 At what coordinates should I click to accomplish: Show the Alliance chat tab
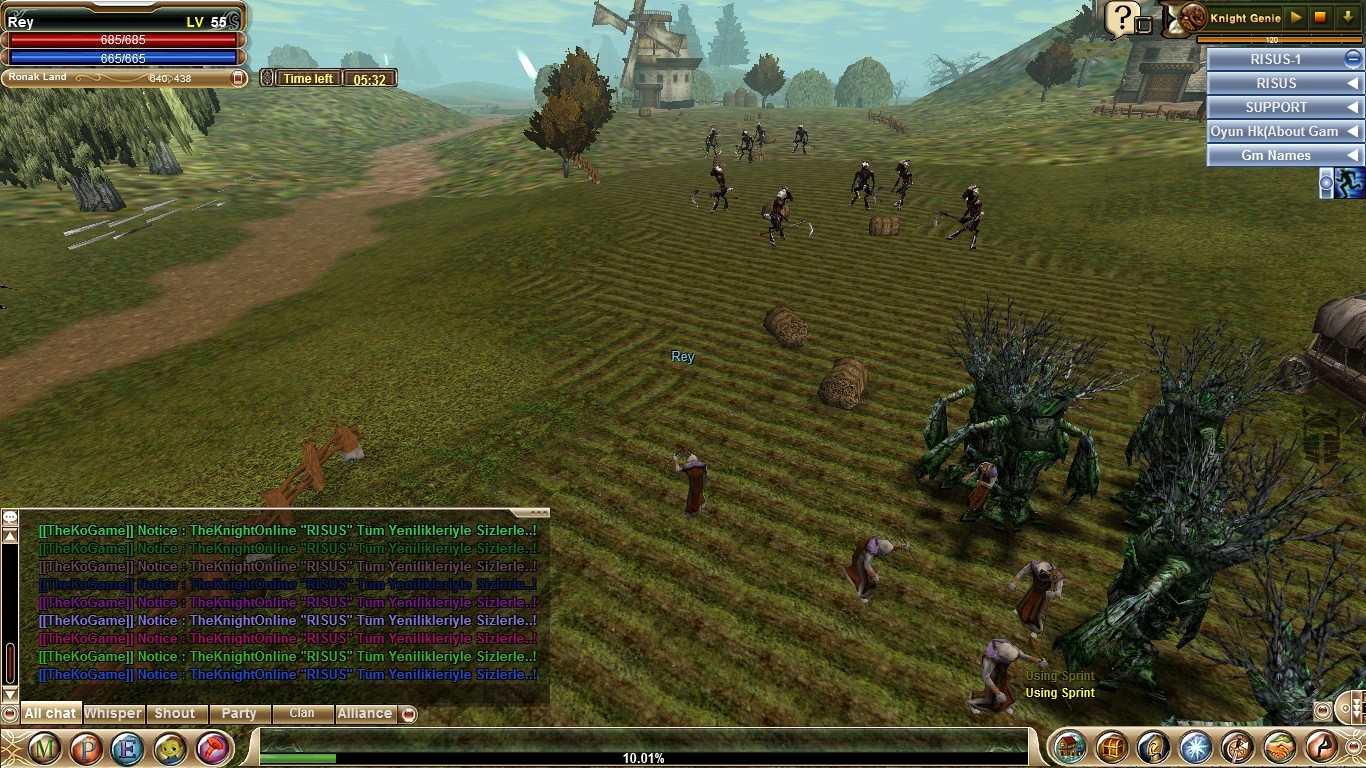(364, 714)
